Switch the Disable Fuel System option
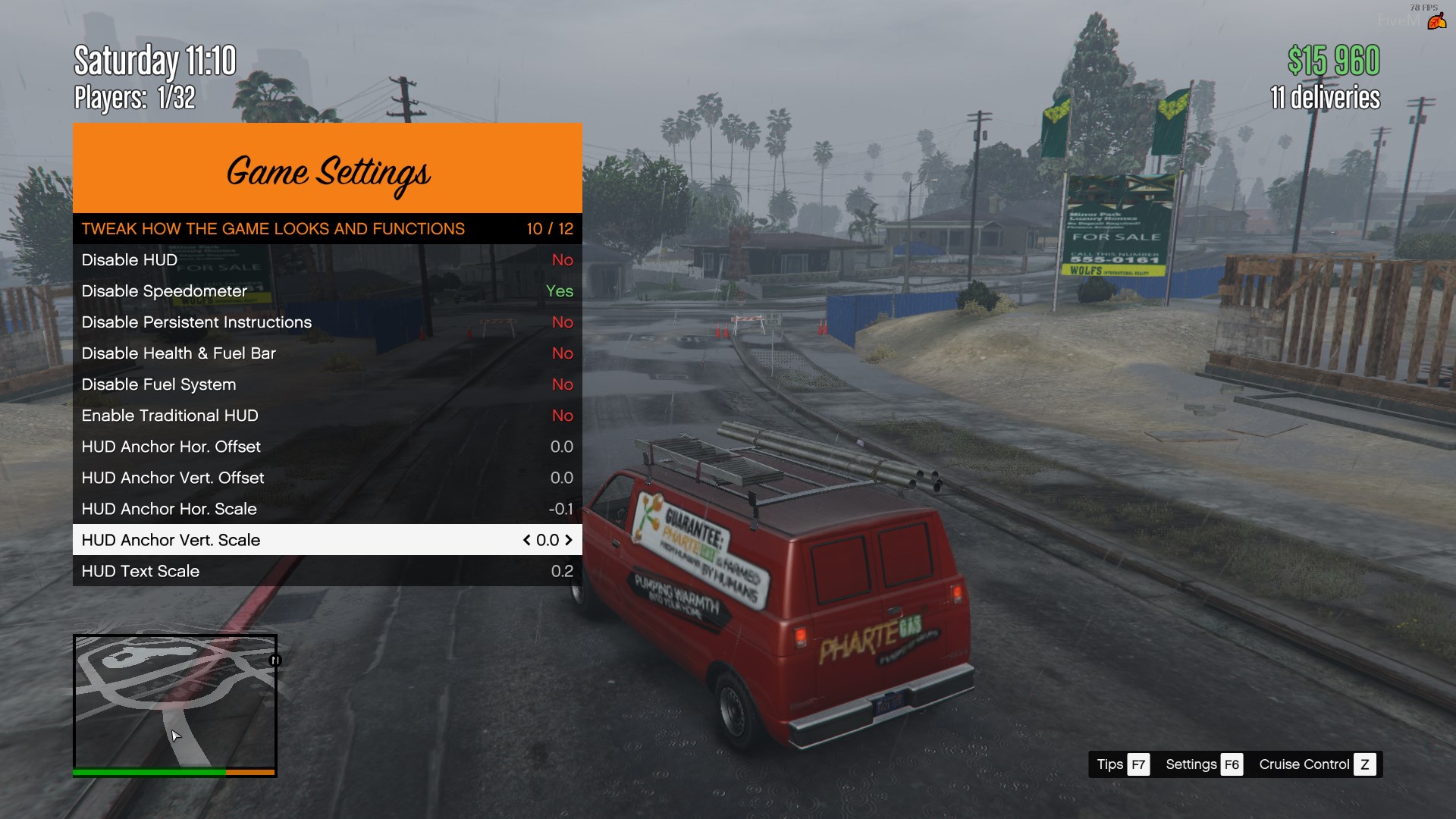This screenshot has height=819, width=1456. click(327, 384)
